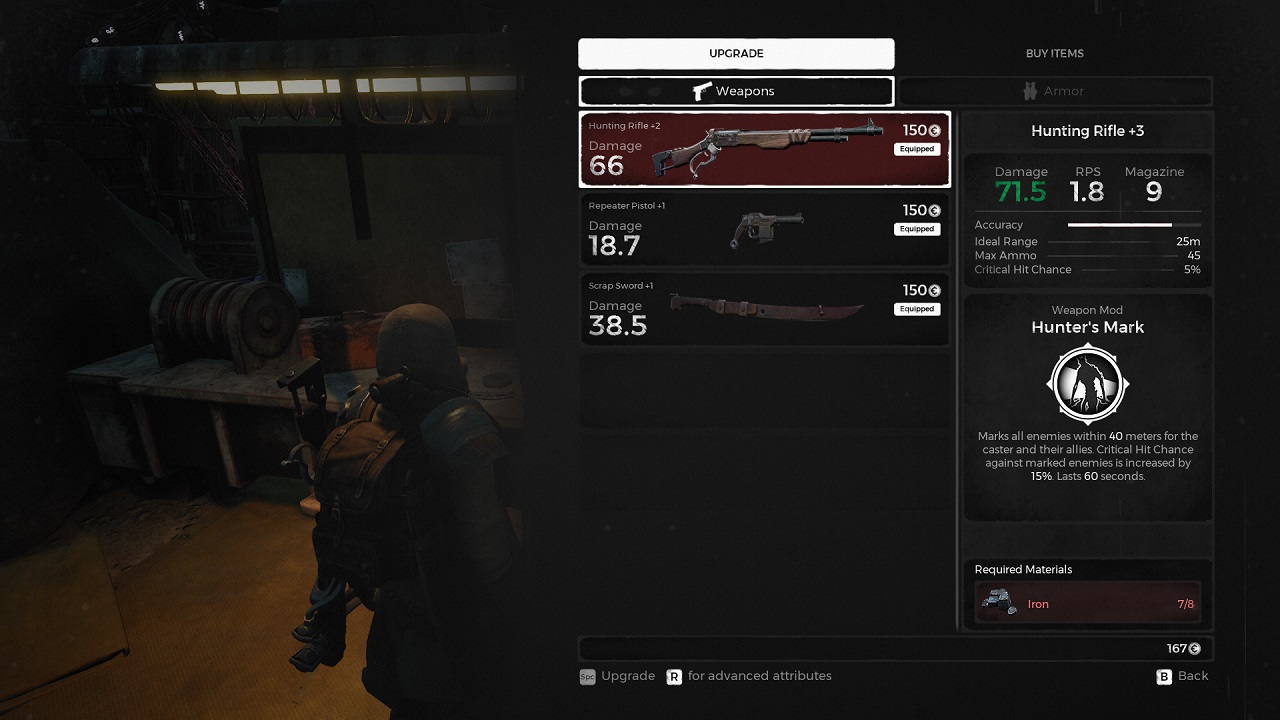This screenshot has width=1280, height=720.
Task: Choose the Repeater Pistol +1 row
Action: click(764, 230)
